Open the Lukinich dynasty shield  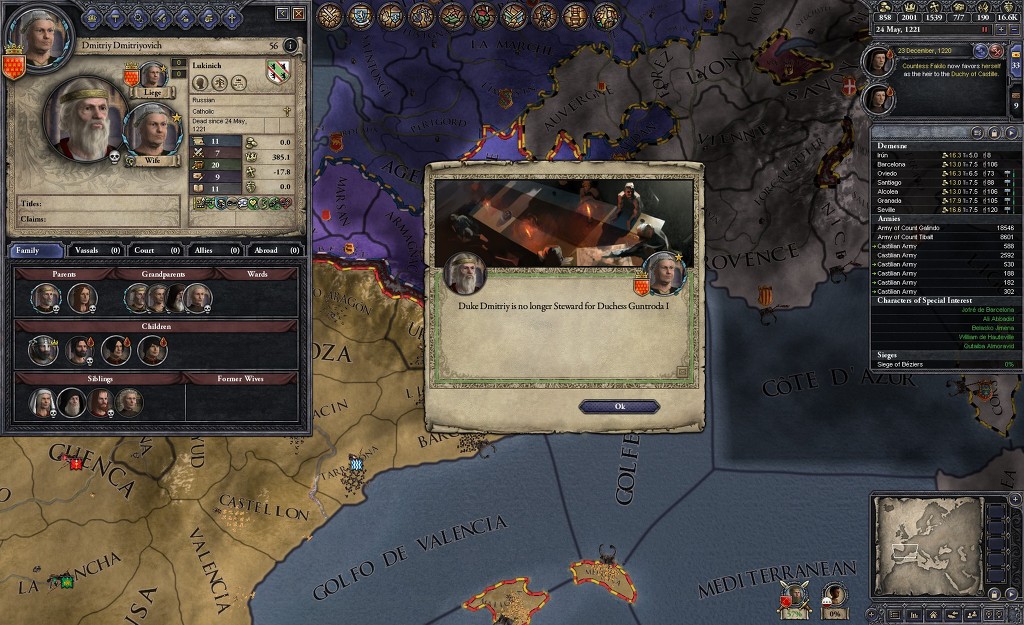tap(278, 70)
